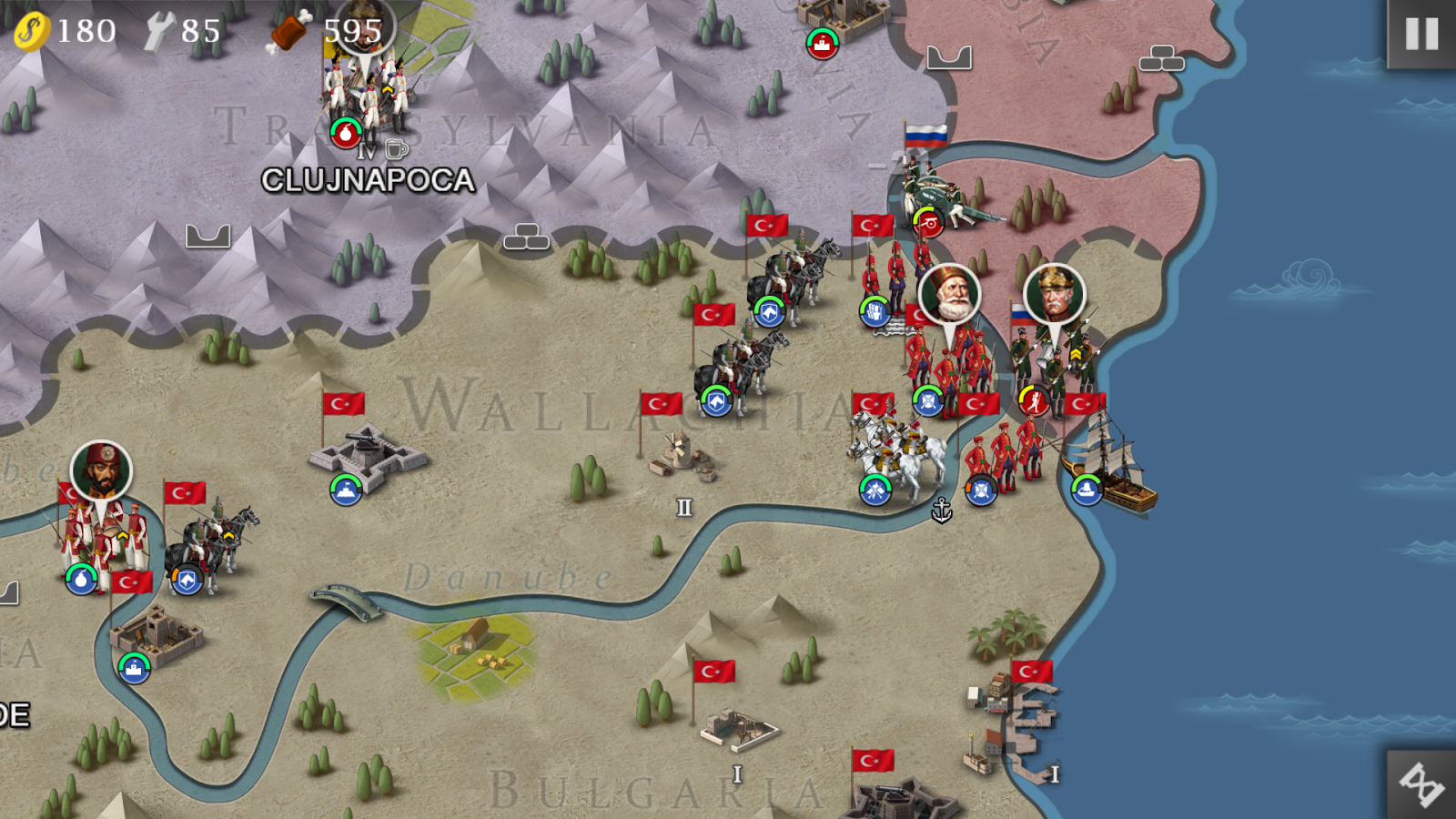Click the meat food resource icon

[287, 30]
